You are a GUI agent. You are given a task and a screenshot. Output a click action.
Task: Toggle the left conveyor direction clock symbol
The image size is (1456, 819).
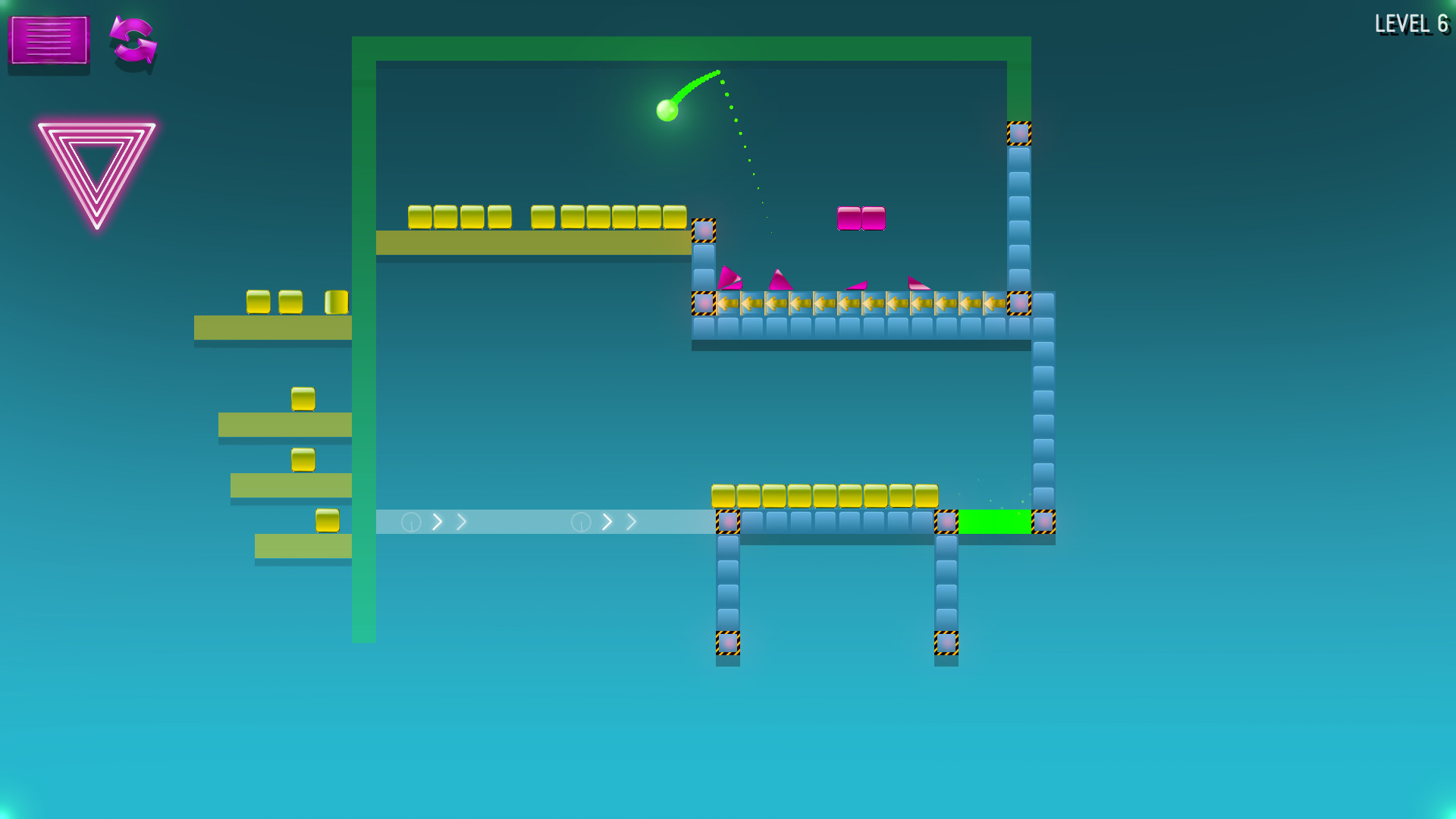click(x=410, y=522)
